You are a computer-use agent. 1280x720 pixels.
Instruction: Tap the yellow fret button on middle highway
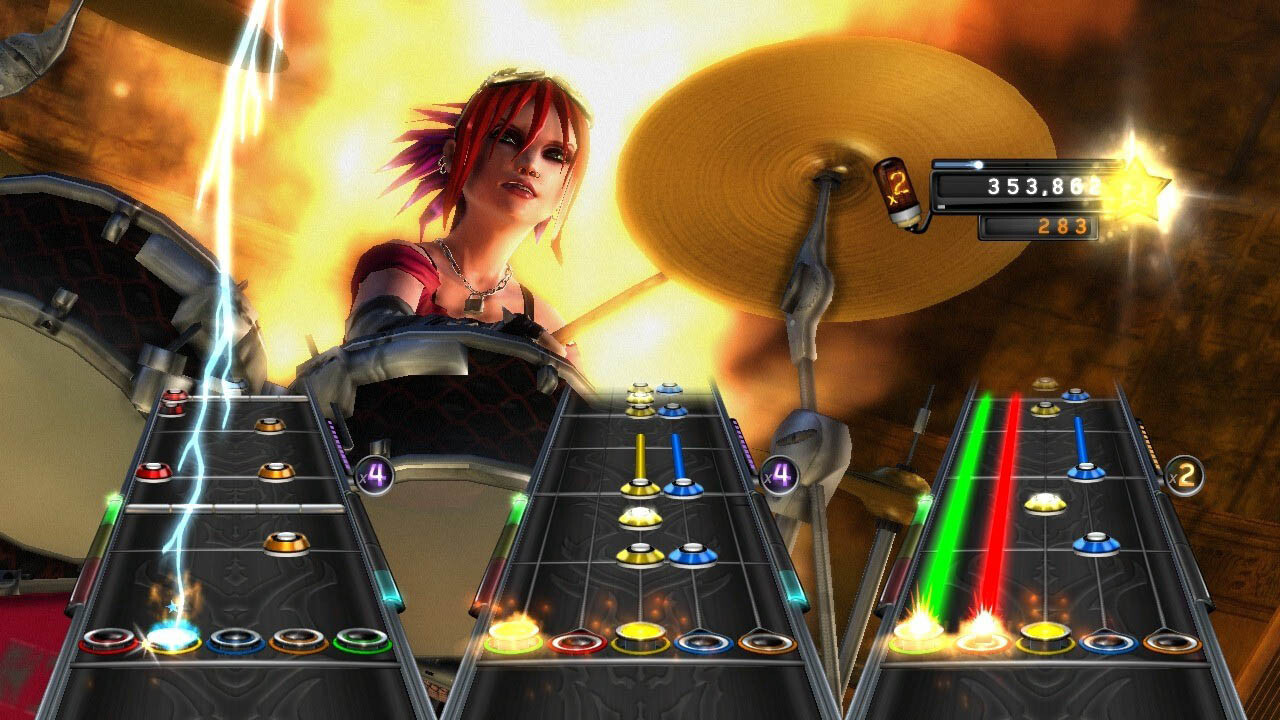tap(637, 634)
